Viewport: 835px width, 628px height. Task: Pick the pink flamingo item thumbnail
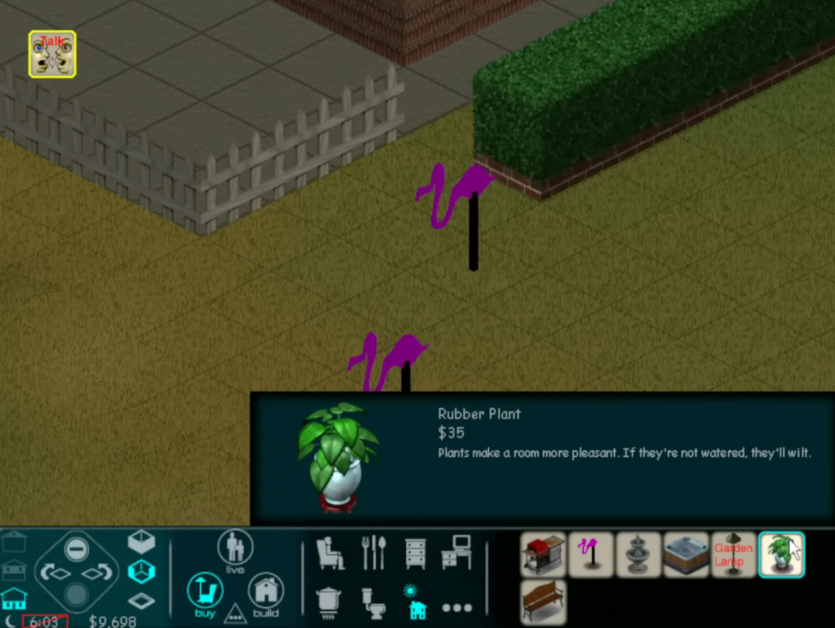[x=591, y=554]
